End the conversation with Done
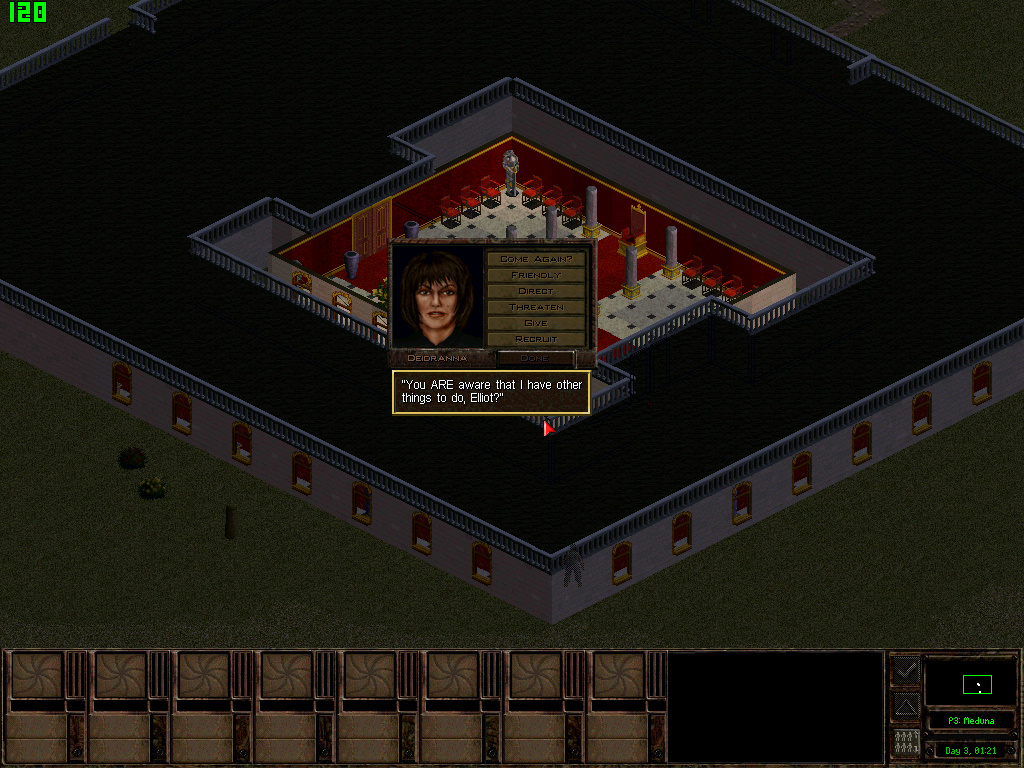1024x768 pixels. pos(535,358)
